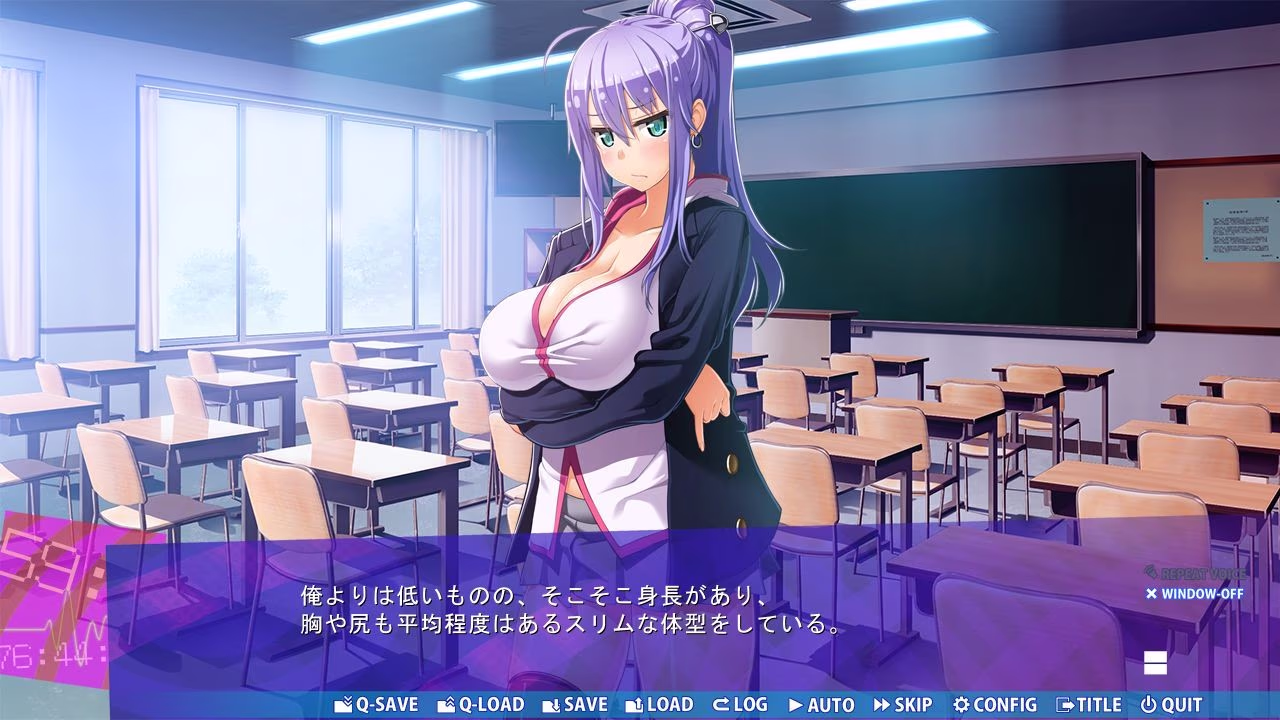This screenshot has width=1280, height=720.
Task: Click the X icon beside WINDOW-OFF
Action: [x=1151, y=594]
